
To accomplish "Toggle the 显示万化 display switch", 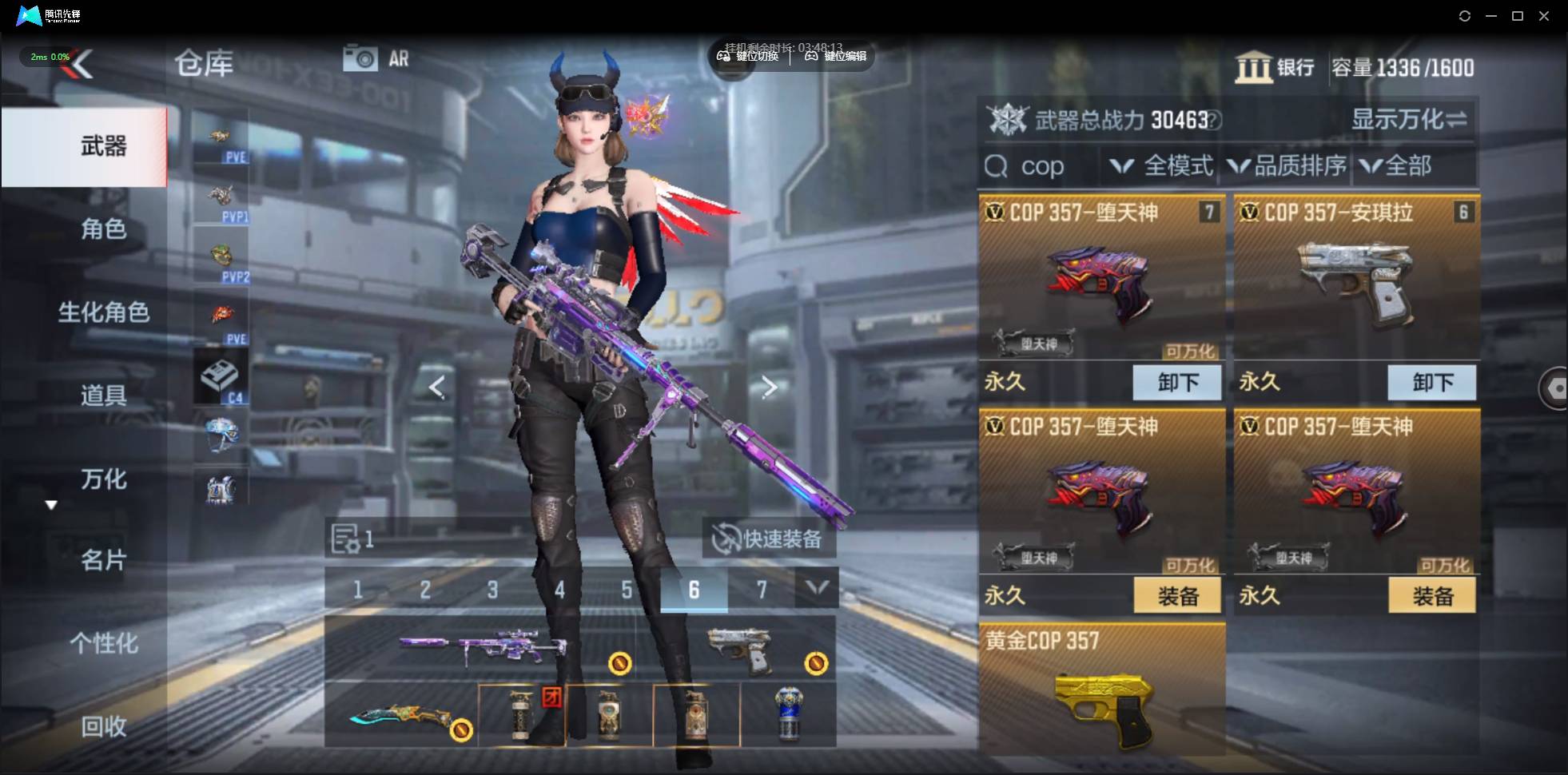I will [x=1408, y=120].
